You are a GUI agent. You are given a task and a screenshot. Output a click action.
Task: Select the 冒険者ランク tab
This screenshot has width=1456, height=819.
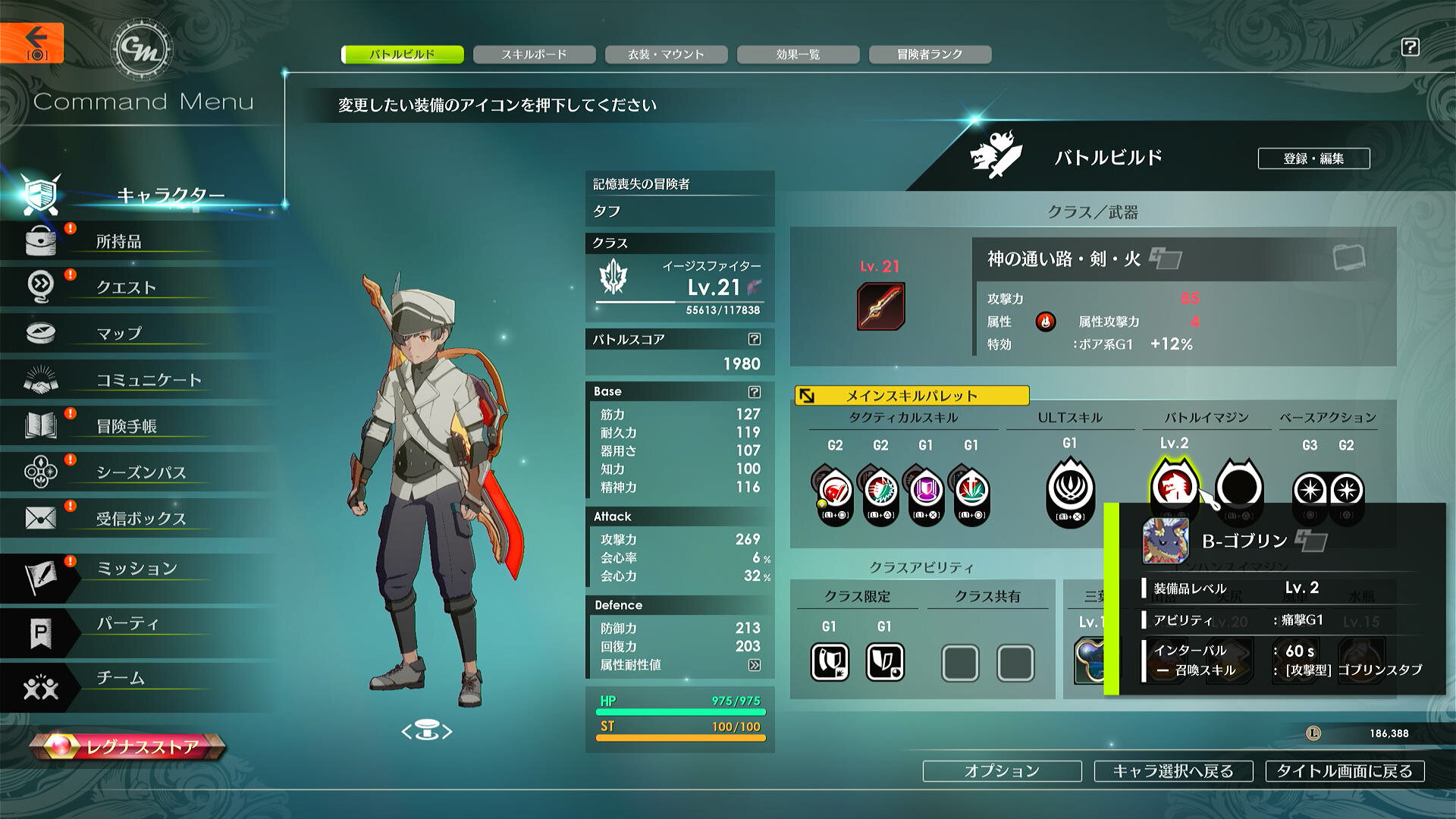930,55
